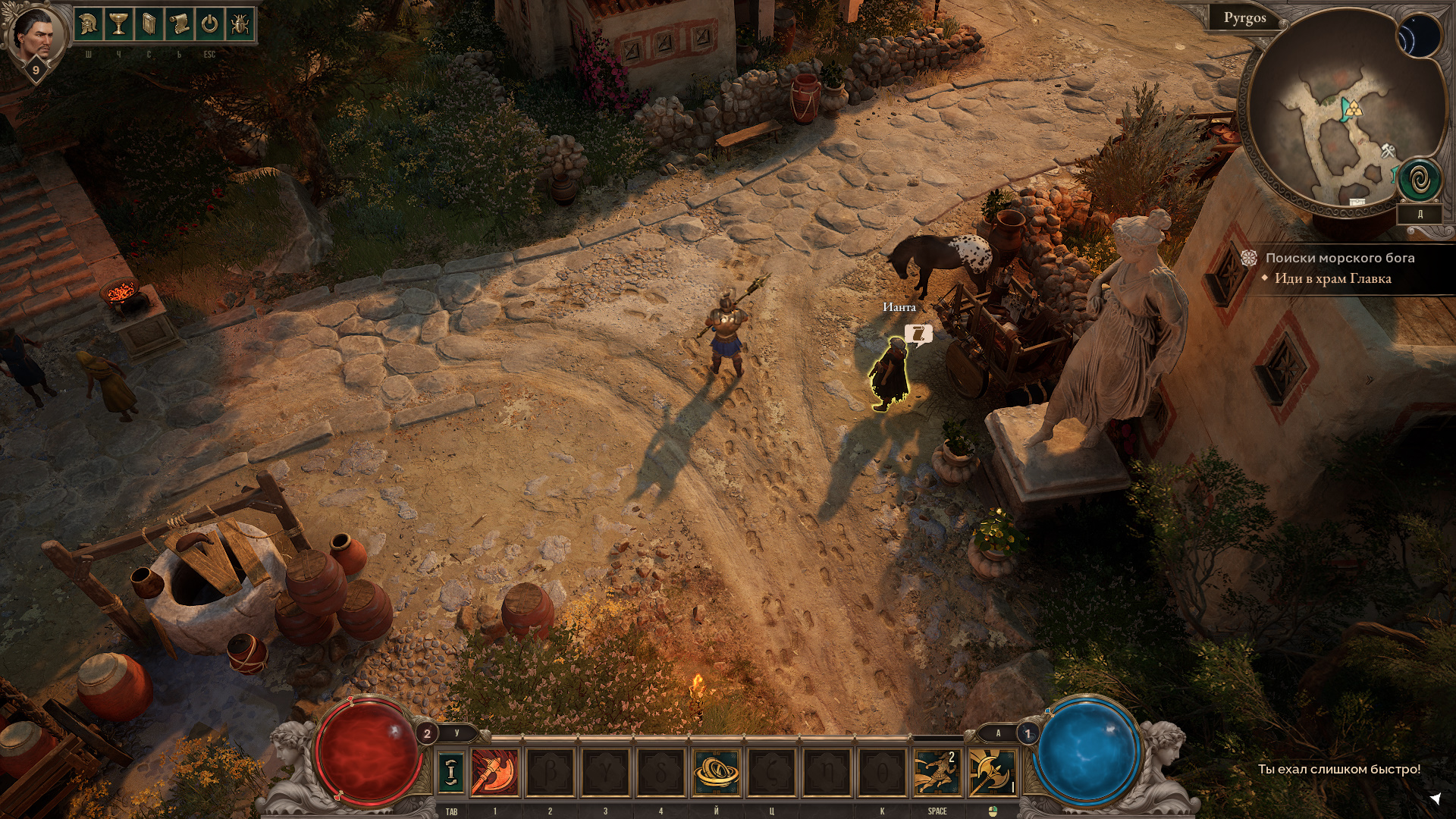Screen dimensions: 1456x819
Task: Activate the red axe strike ability
Action: tap(495, 772)
